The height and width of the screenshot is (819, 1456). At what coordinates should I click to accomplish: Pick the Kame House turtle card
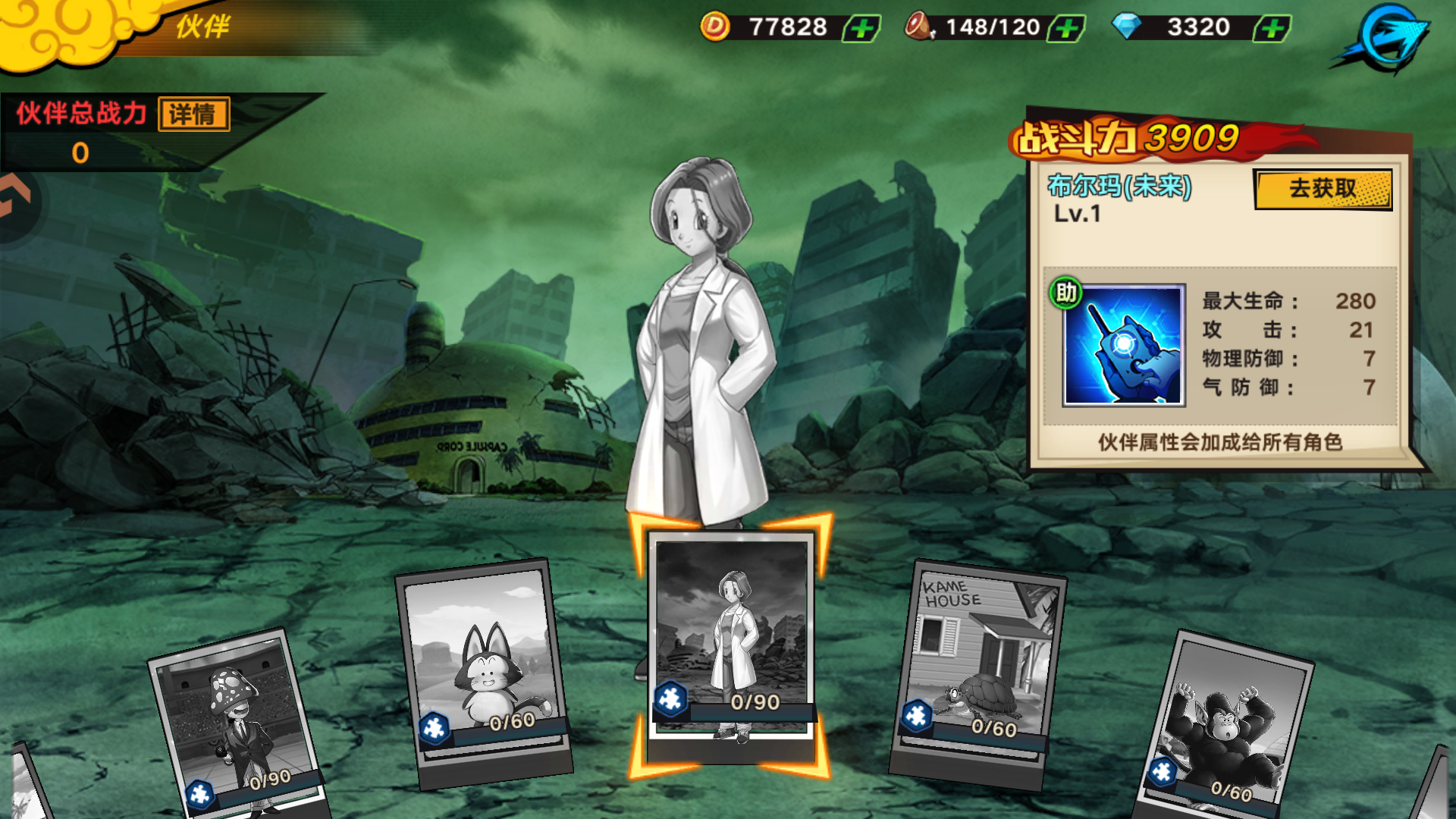tap(978, 667)
